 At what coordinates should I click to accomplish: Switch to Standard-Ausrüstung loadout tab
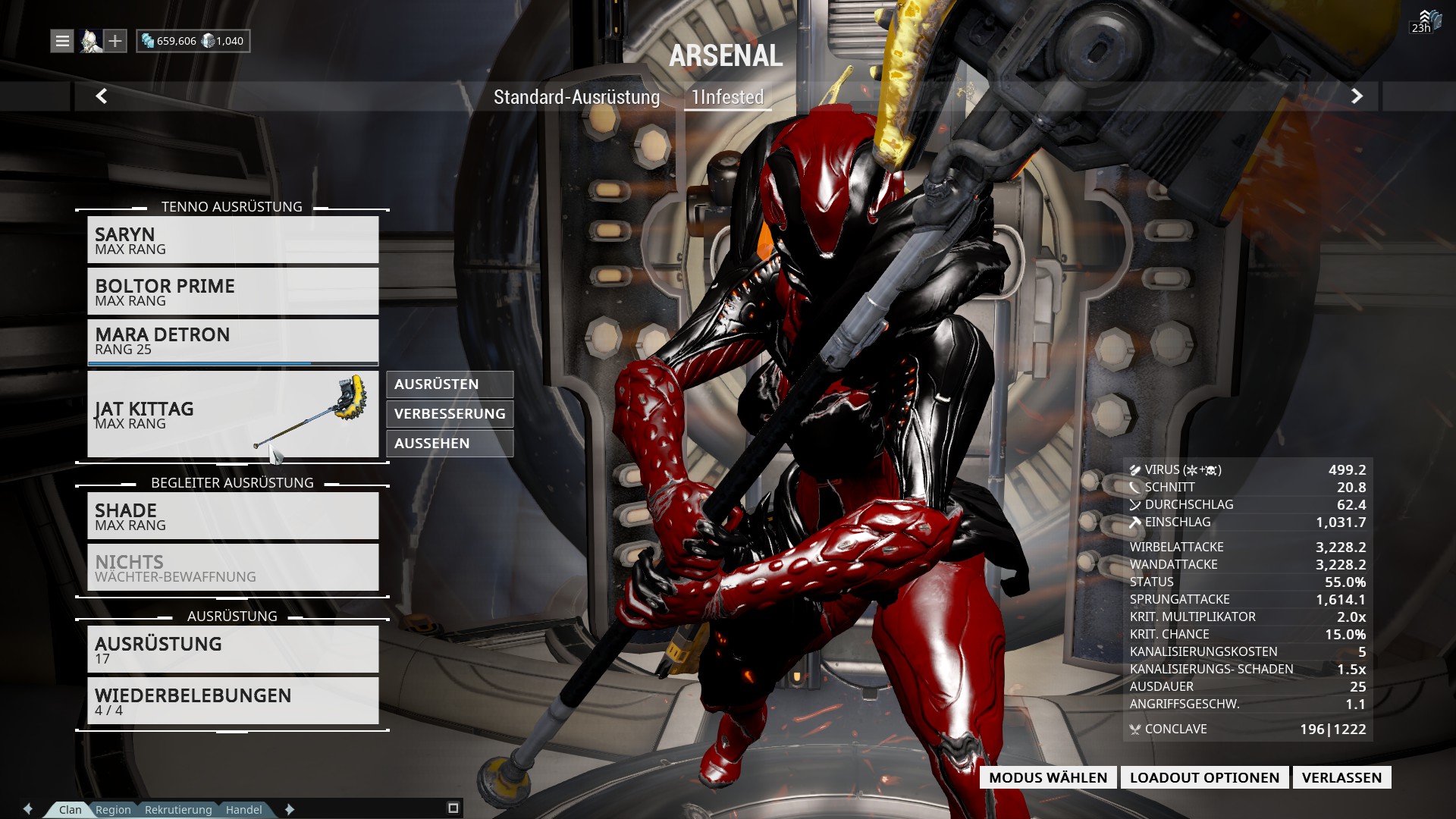click(x=576, y=97)
